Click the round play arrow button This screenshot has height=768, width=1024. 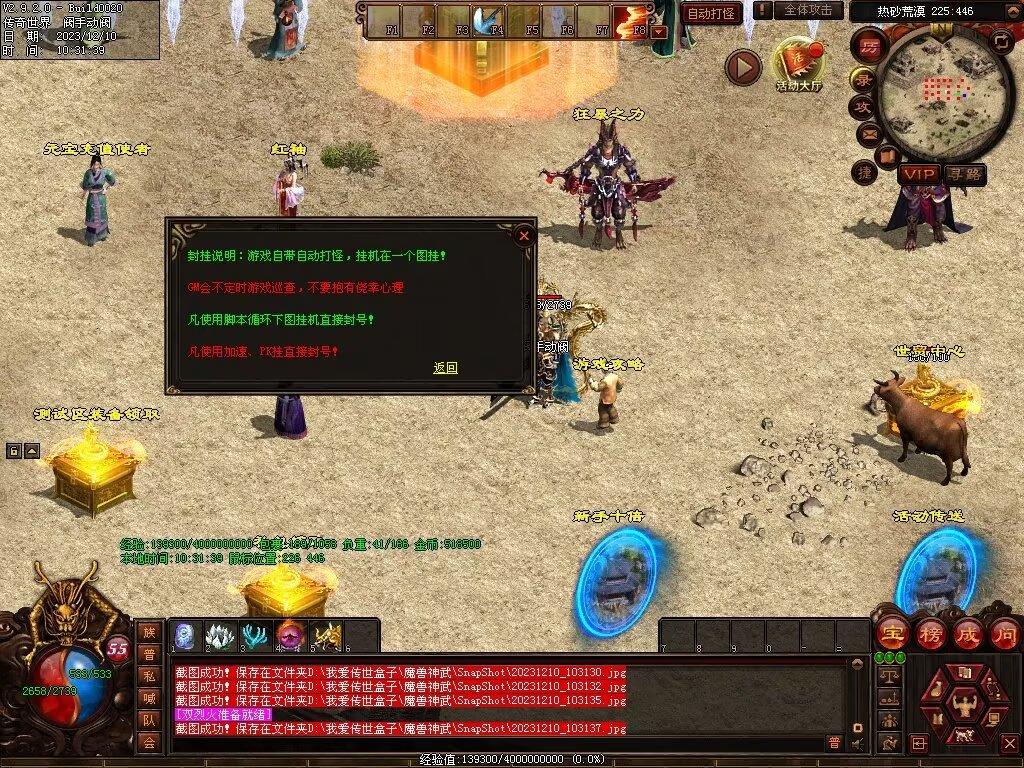coord(743,67)
